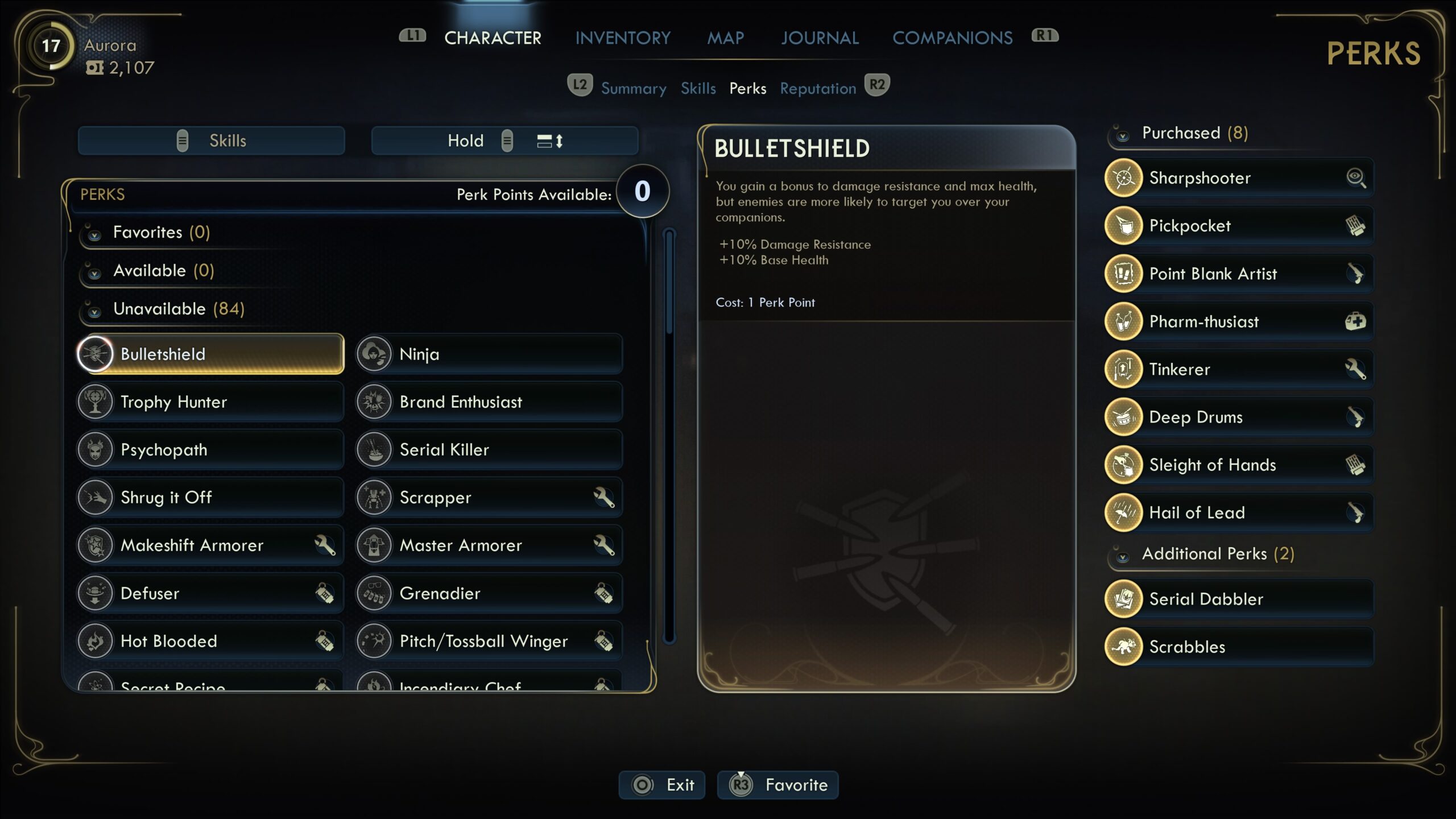Select the Trophy Hunter perk

click(x=210, y=402)
